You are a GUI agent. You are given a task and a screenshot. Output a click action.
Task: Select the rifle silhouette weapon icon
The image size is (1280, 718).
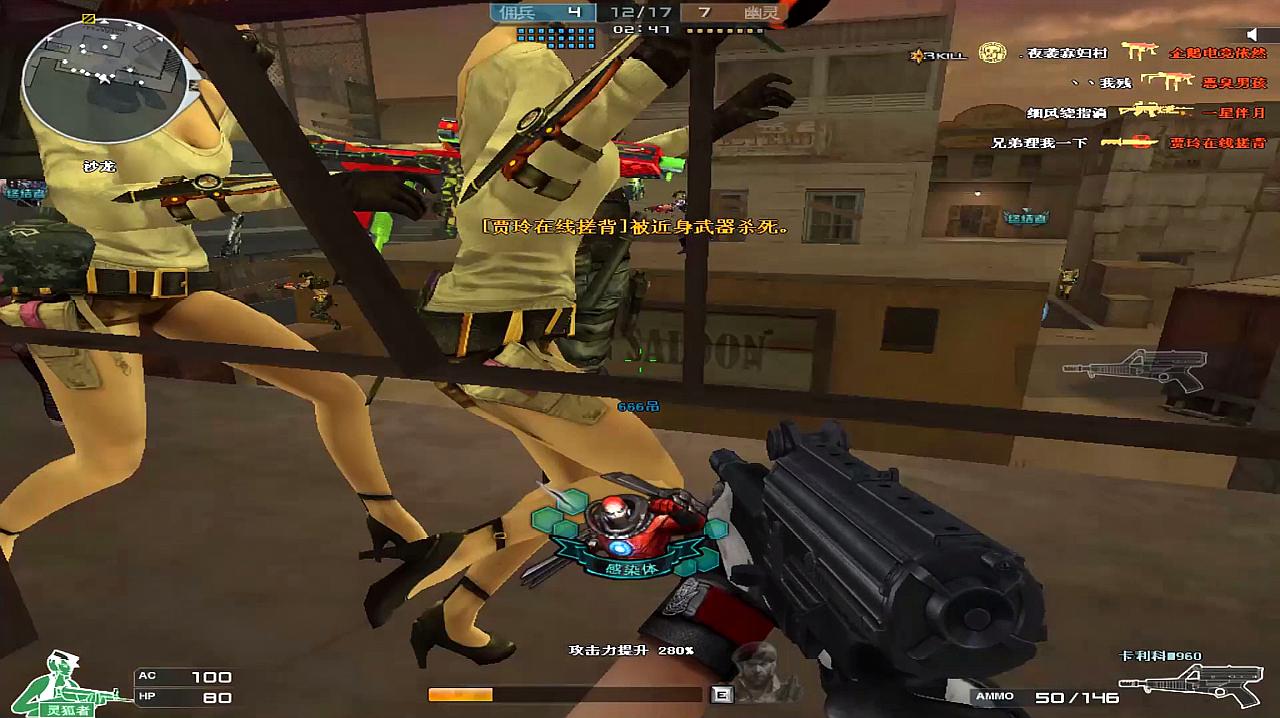(x=1134, y=369)
